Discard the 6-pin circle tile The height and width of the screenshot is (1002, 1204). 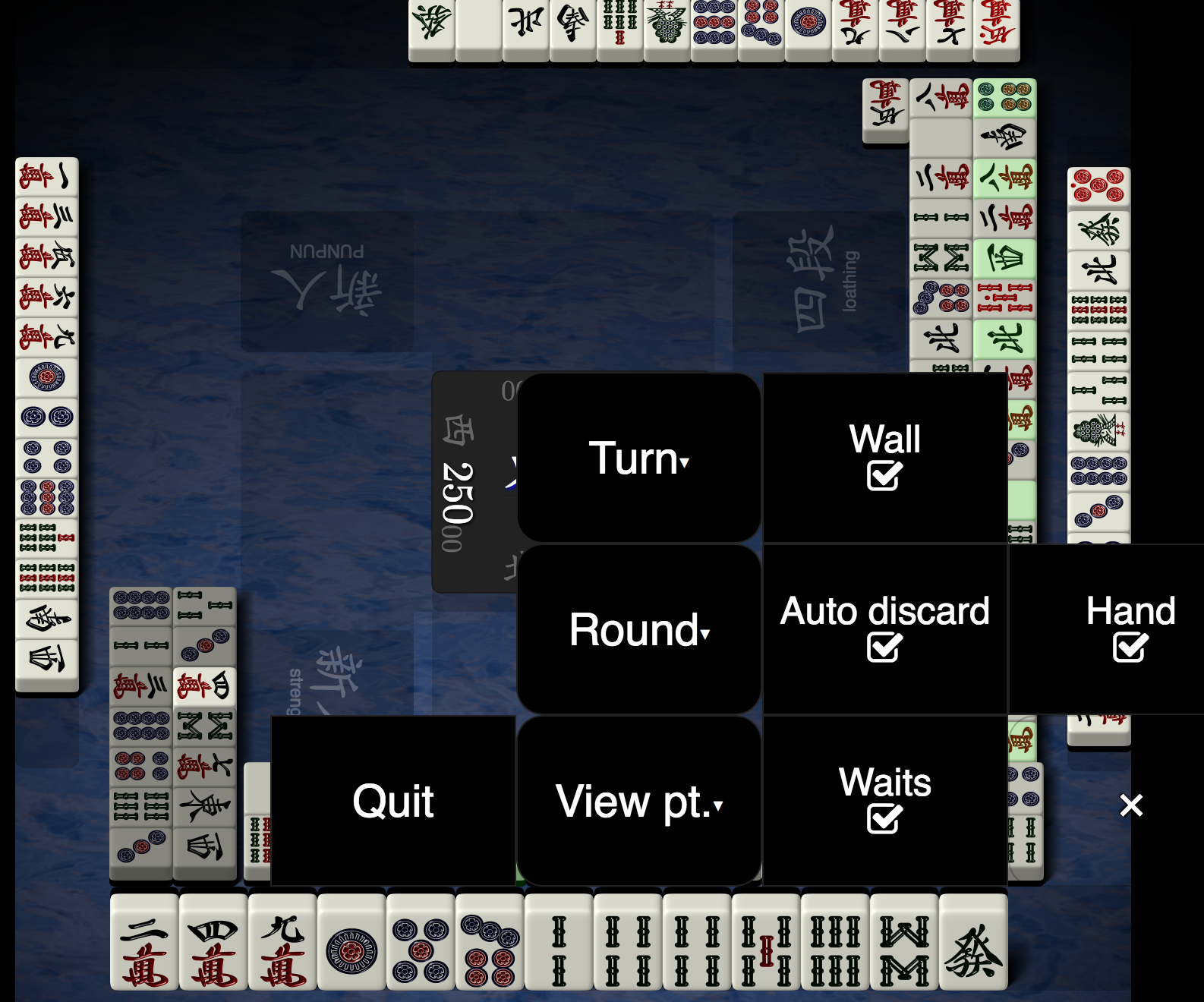(490, 945)
